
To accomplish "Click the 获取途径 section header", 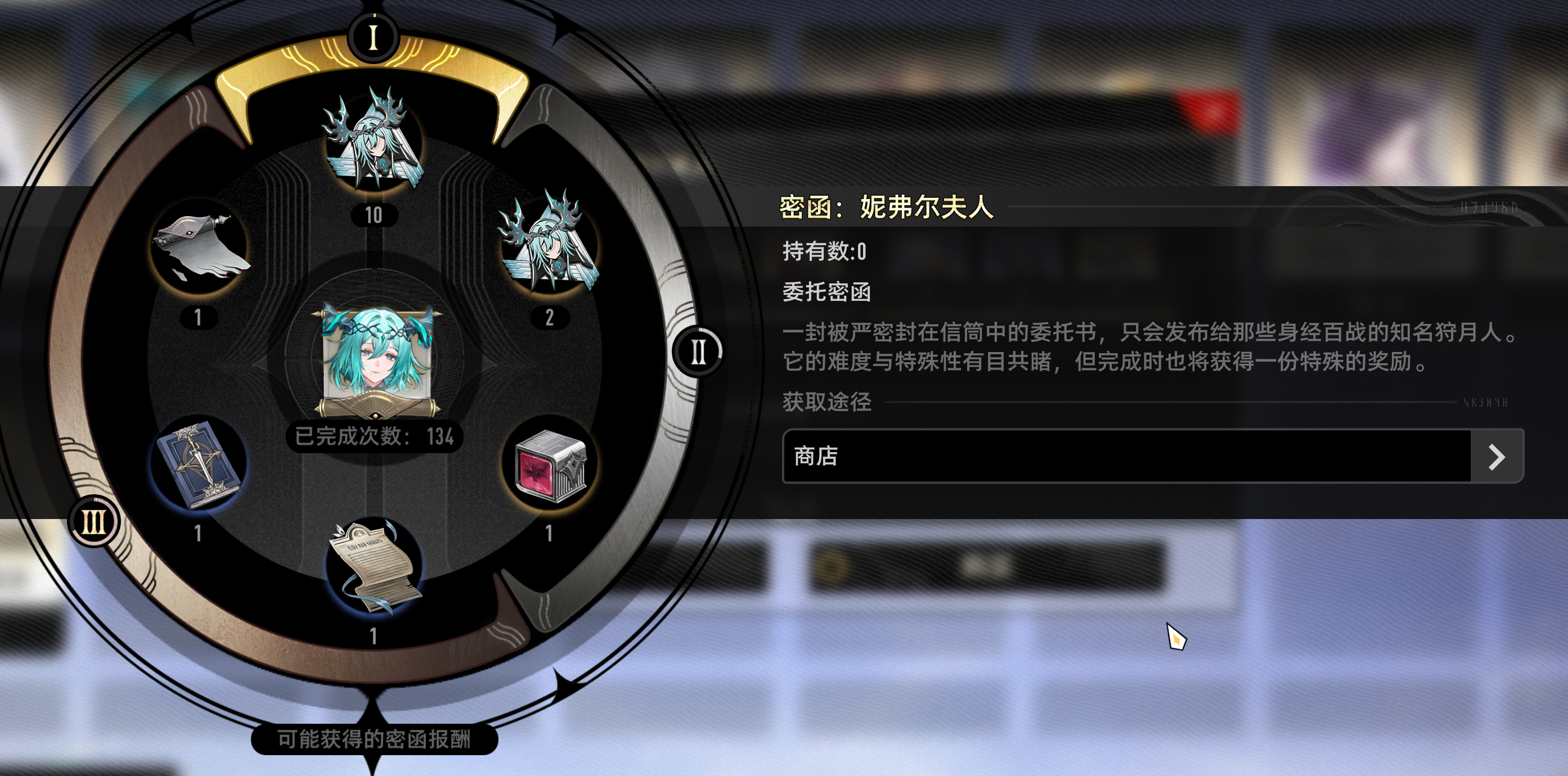I will (x=826, y=401).
